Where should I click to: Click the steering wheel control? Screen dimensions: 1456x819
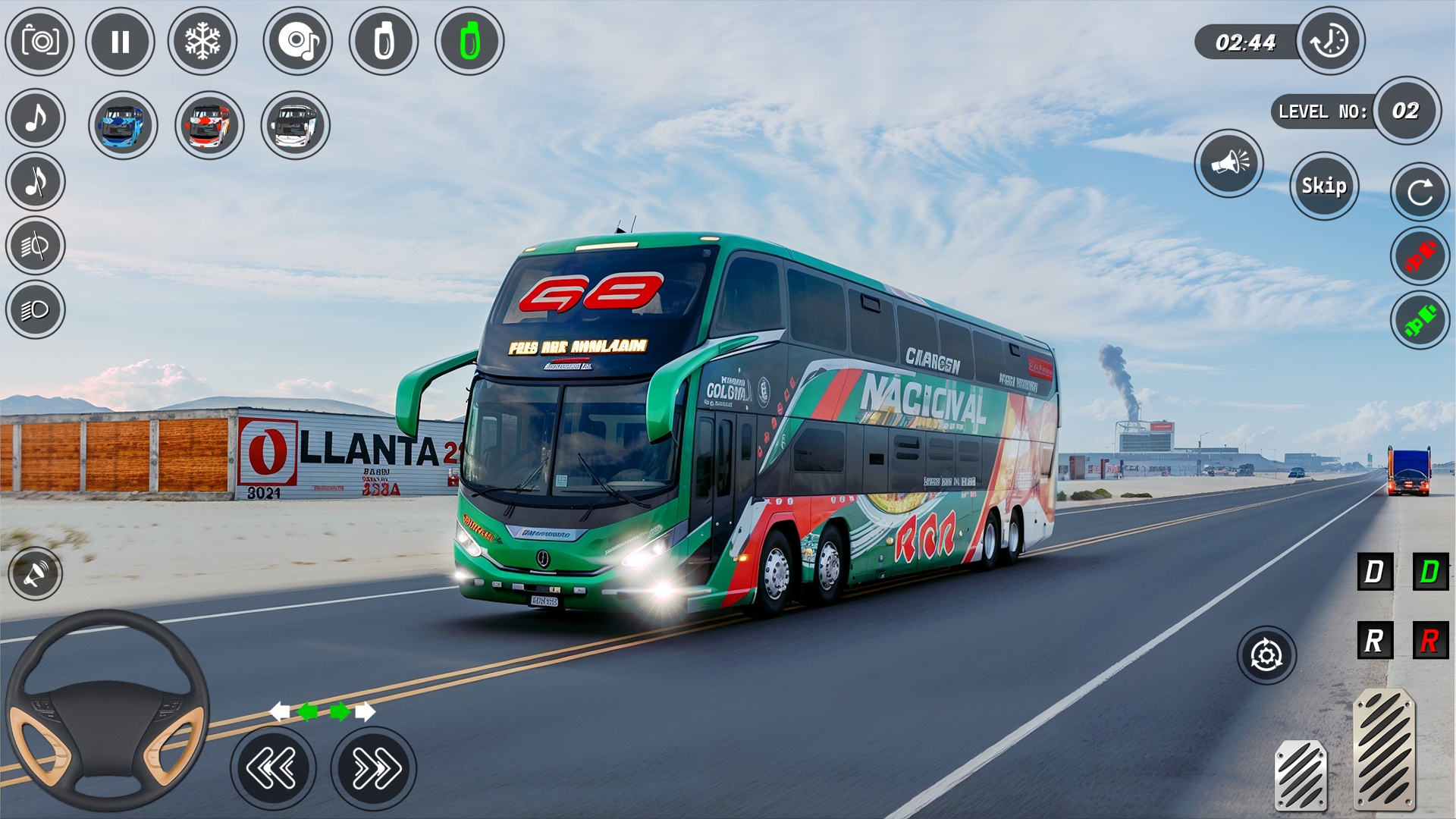click(107, 711)
